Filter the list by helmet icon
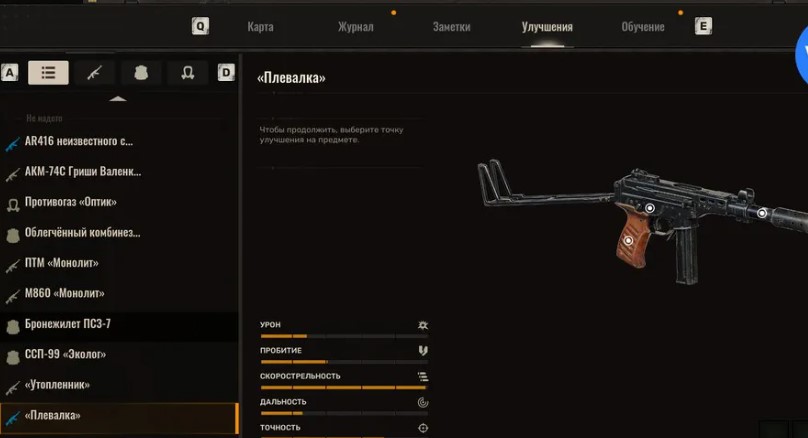 (187, 72)
